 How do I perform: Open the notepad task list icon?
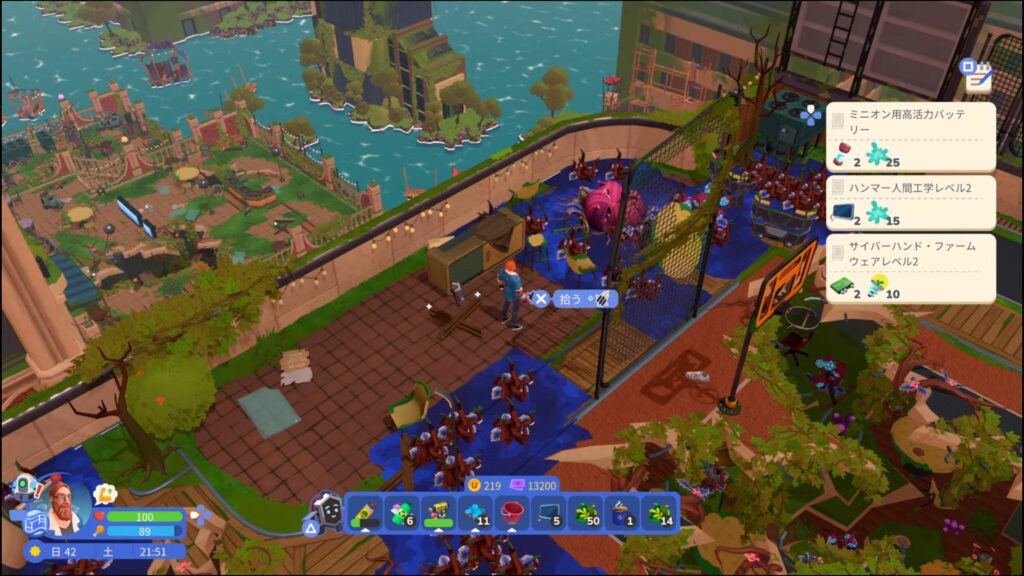973,72
